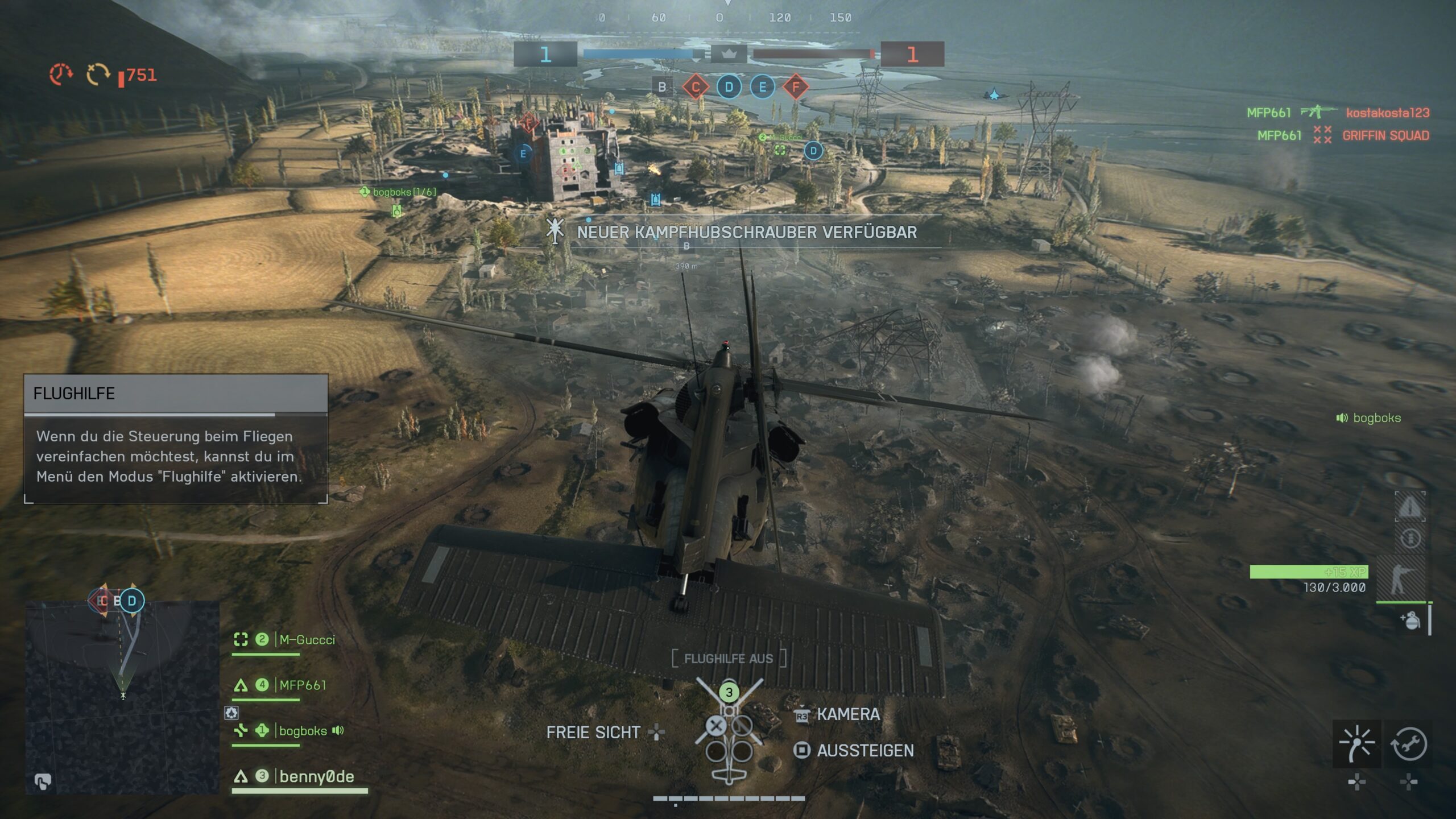Activate the flare countermeasure ability icon

[x=1356, y=743]
